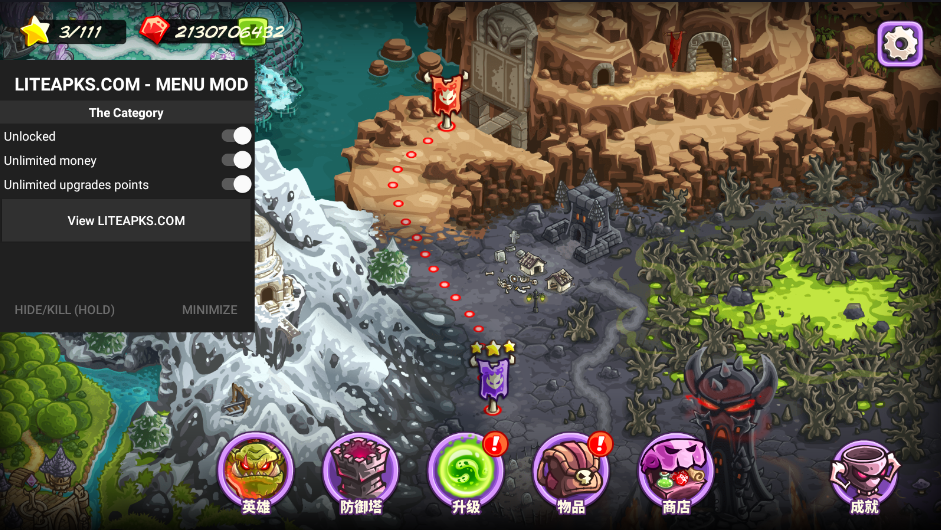Image resolution: width=941 pixels, height=530 pixels.
Task: Open the settings gear menu
Action: 899,43
